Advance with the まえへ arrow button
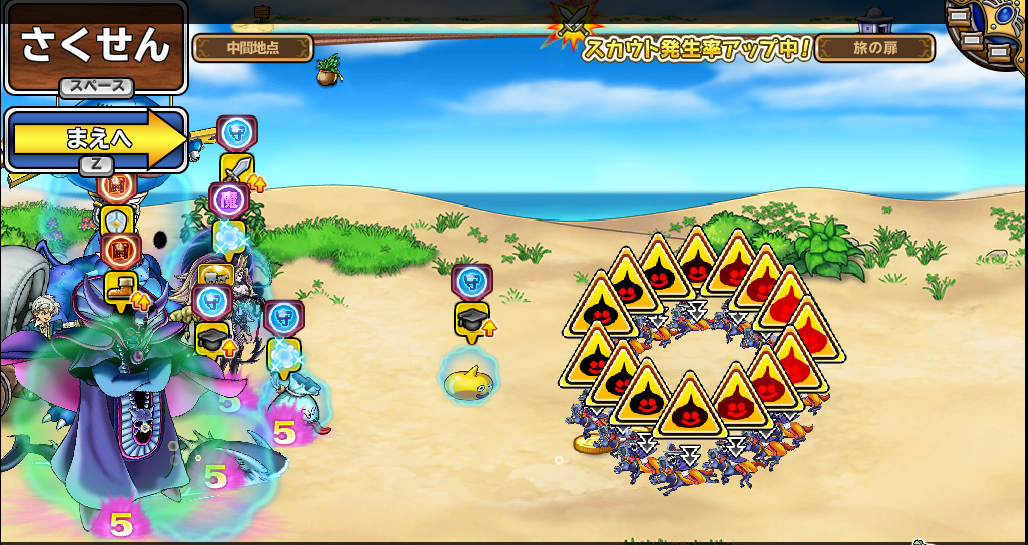This screenshot has width=1028, height=545. coord(98,140)
